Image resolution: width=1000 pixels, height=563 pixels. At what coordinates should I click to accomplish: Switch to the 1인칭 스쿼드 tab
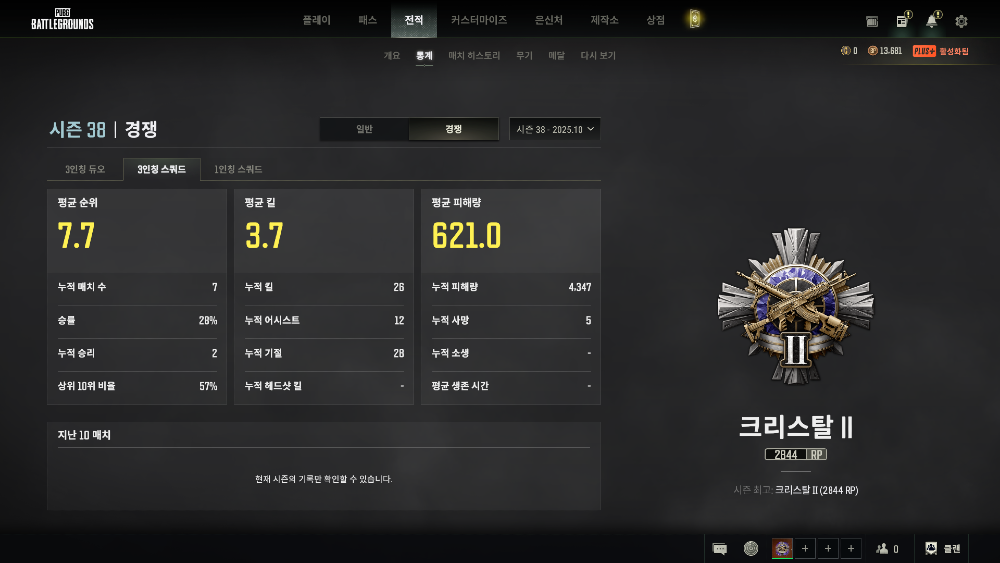[238, 170]
